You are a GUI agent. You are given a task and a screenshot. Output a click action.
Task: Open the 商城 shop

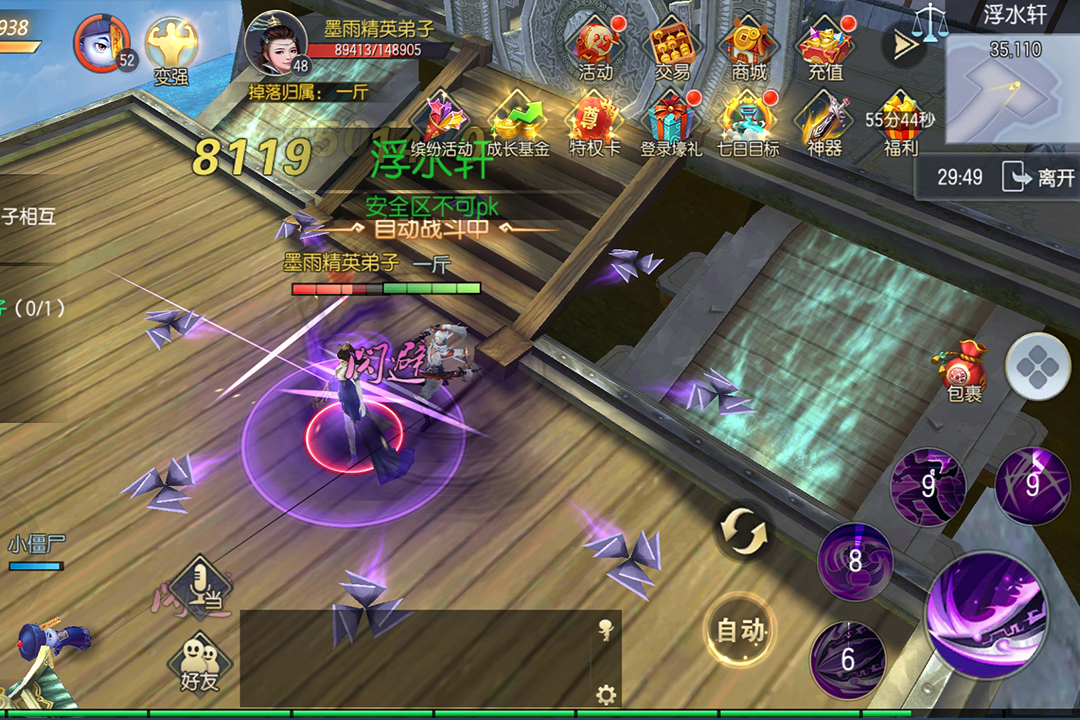click(x=749, y=48)
